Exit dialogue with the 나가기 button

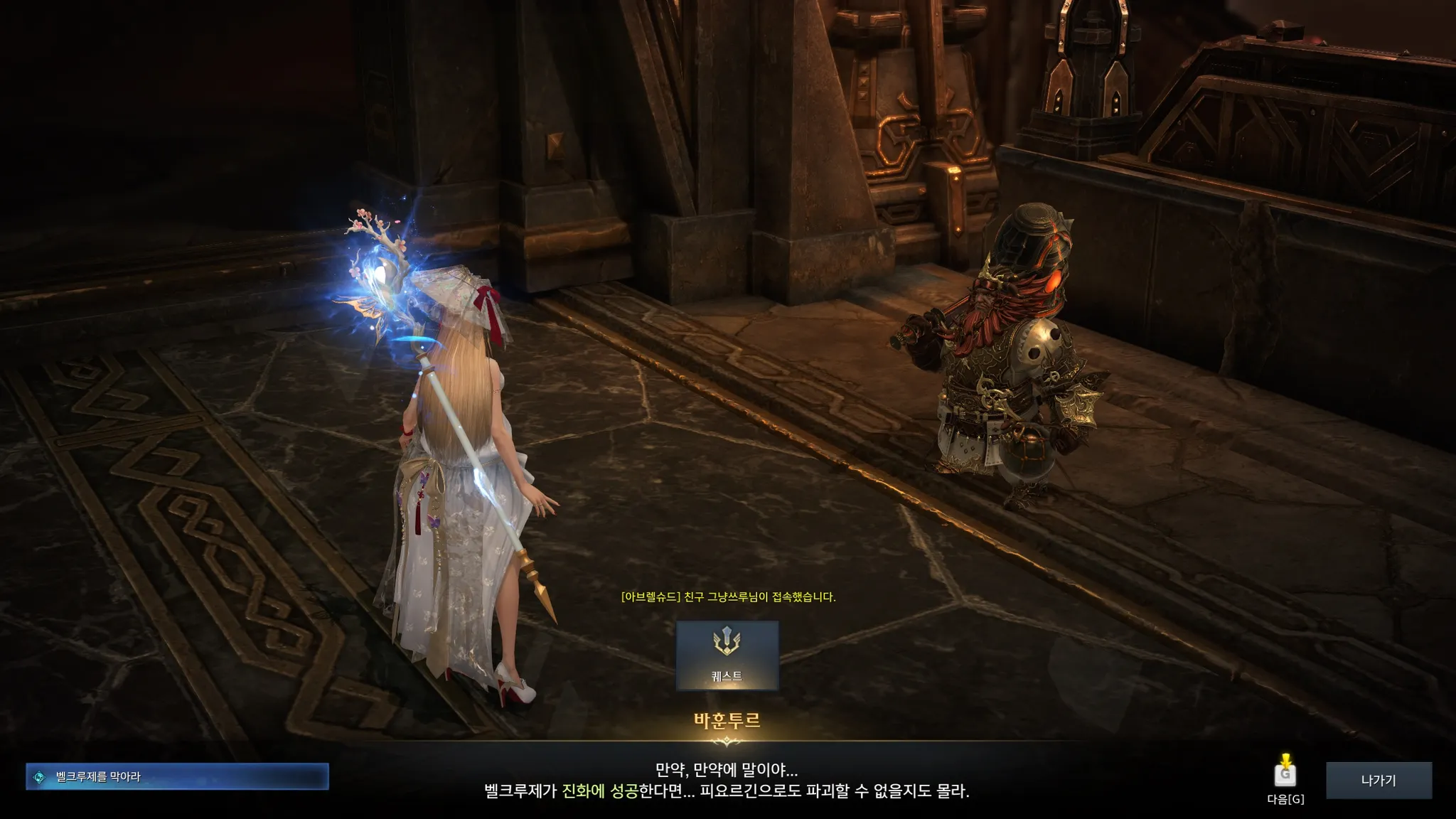click(x=1379, y=780)
